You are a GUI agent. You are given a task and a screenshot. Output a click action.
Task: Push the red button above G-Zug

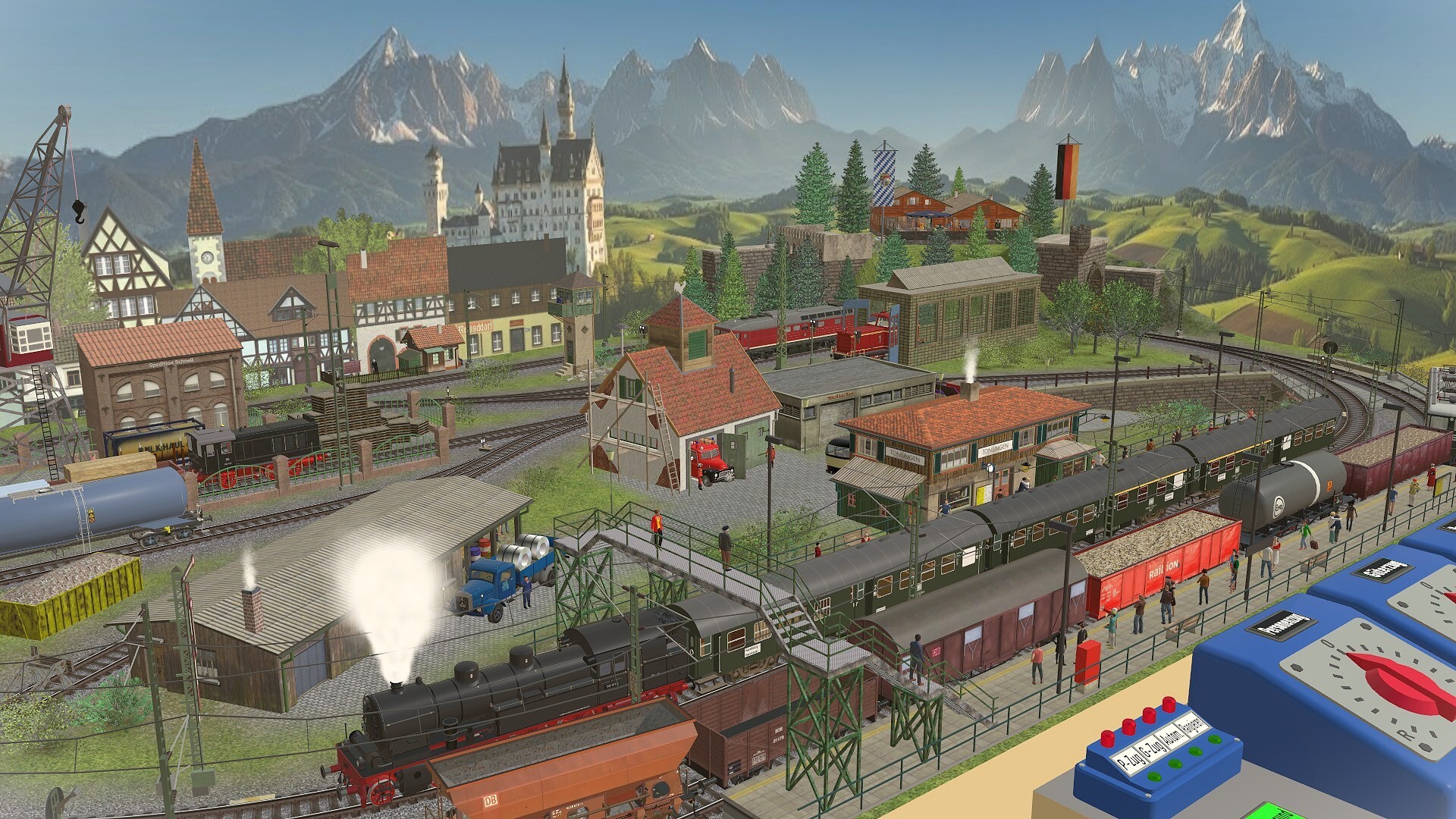click(1129, 727)
